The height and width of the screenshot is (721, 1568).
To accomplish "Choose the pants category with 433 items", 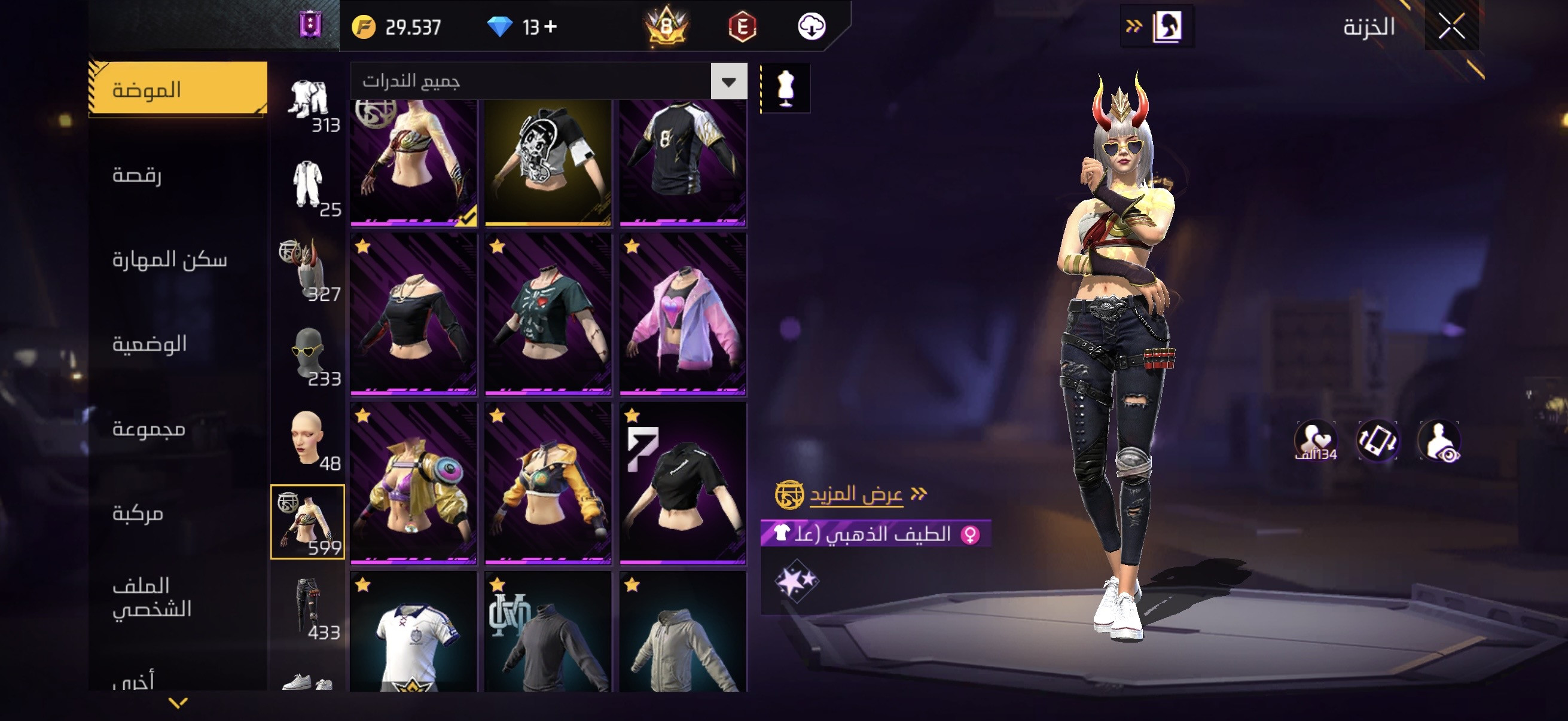I will [x=308, y=606].
